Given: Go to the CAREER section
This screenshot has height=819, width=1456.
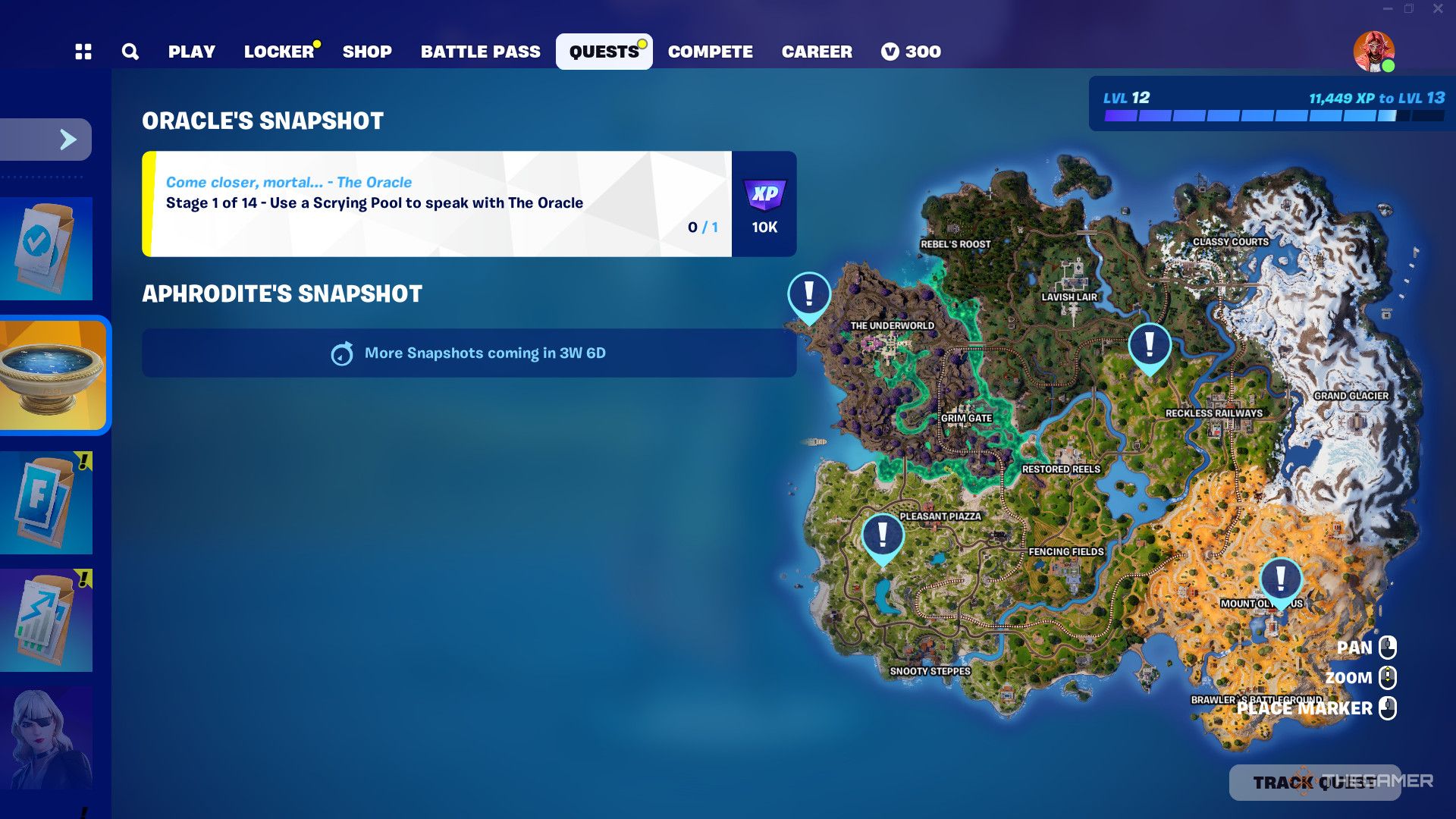Looking at the screenshot, I should 817,51.
